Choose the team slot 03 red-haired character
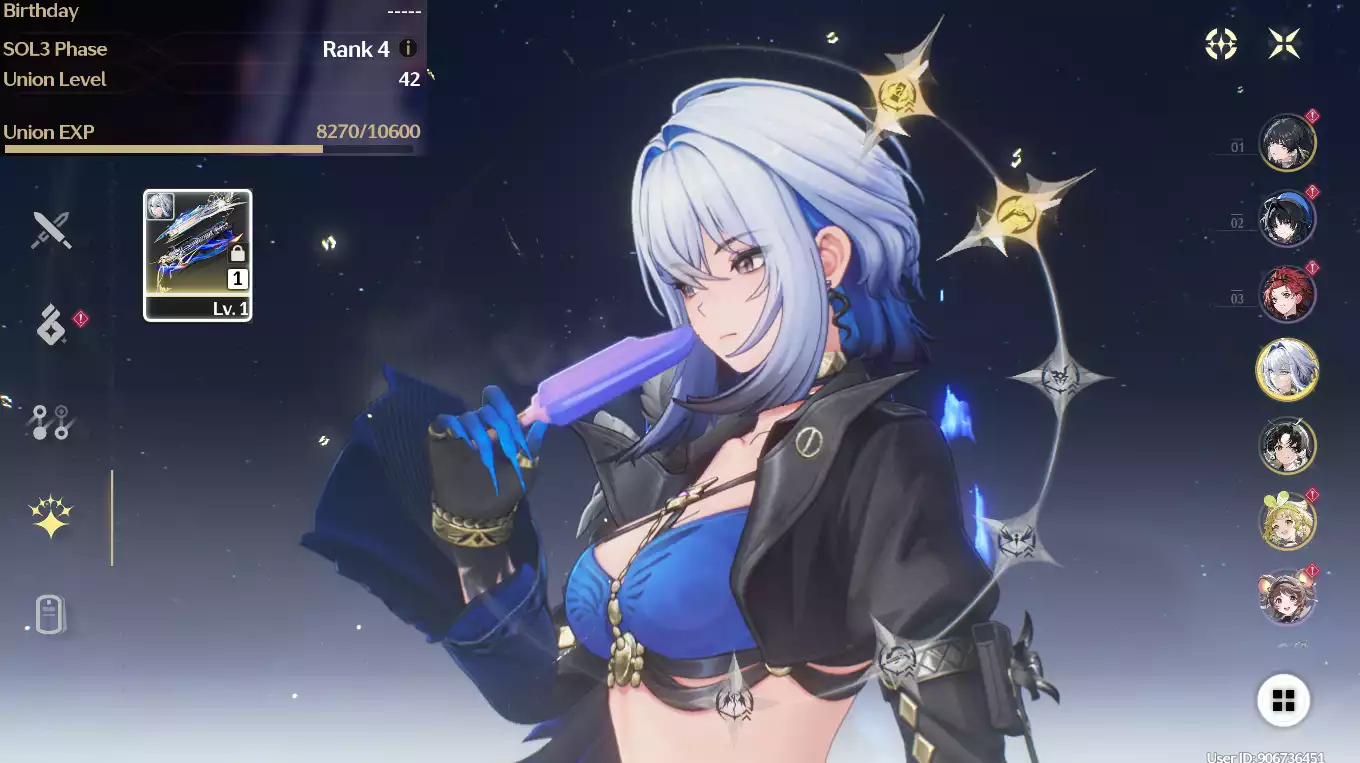 pyautogui.click(x=1286, y=295)
